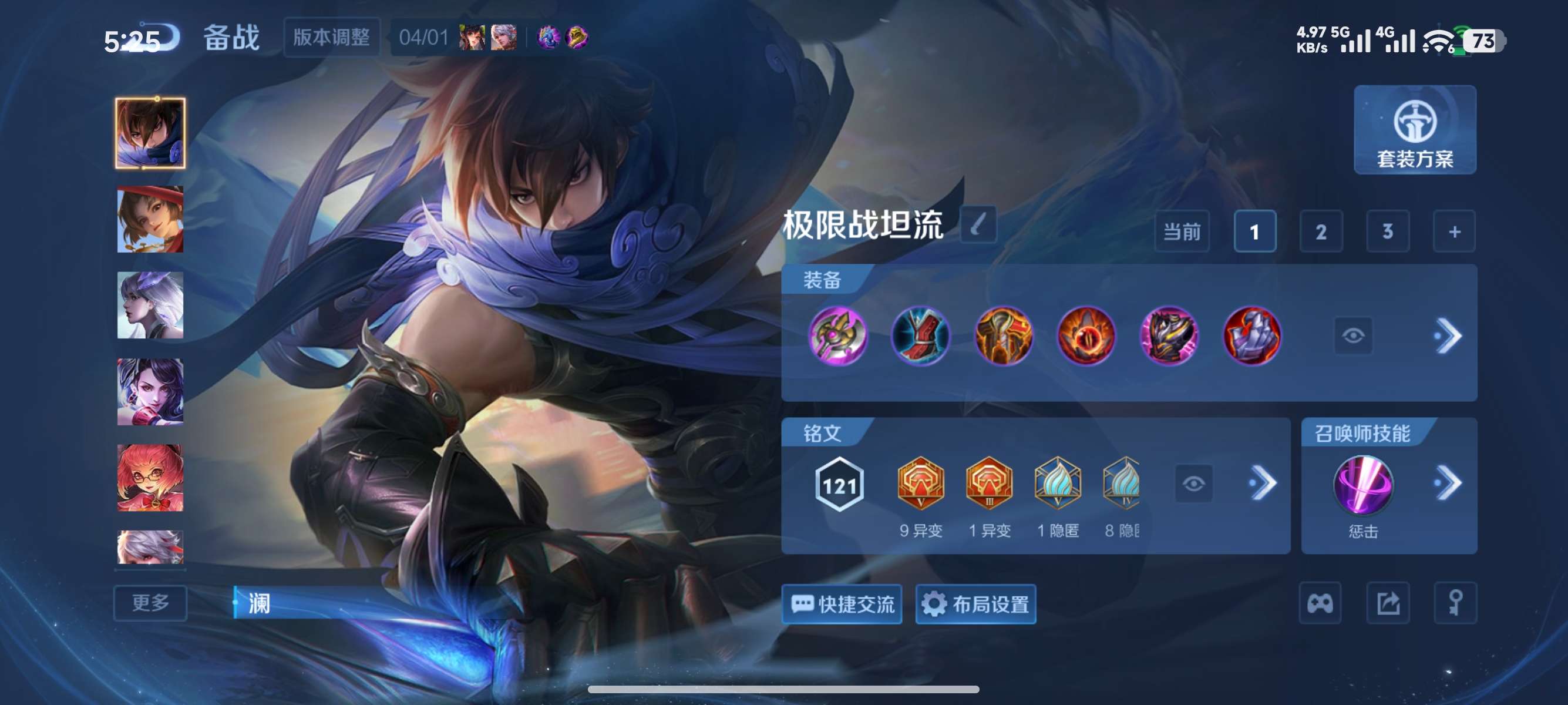Open the 套装方案 panel
The width and height of the screenshot is (1568, 705).
tap(1415, 131)
